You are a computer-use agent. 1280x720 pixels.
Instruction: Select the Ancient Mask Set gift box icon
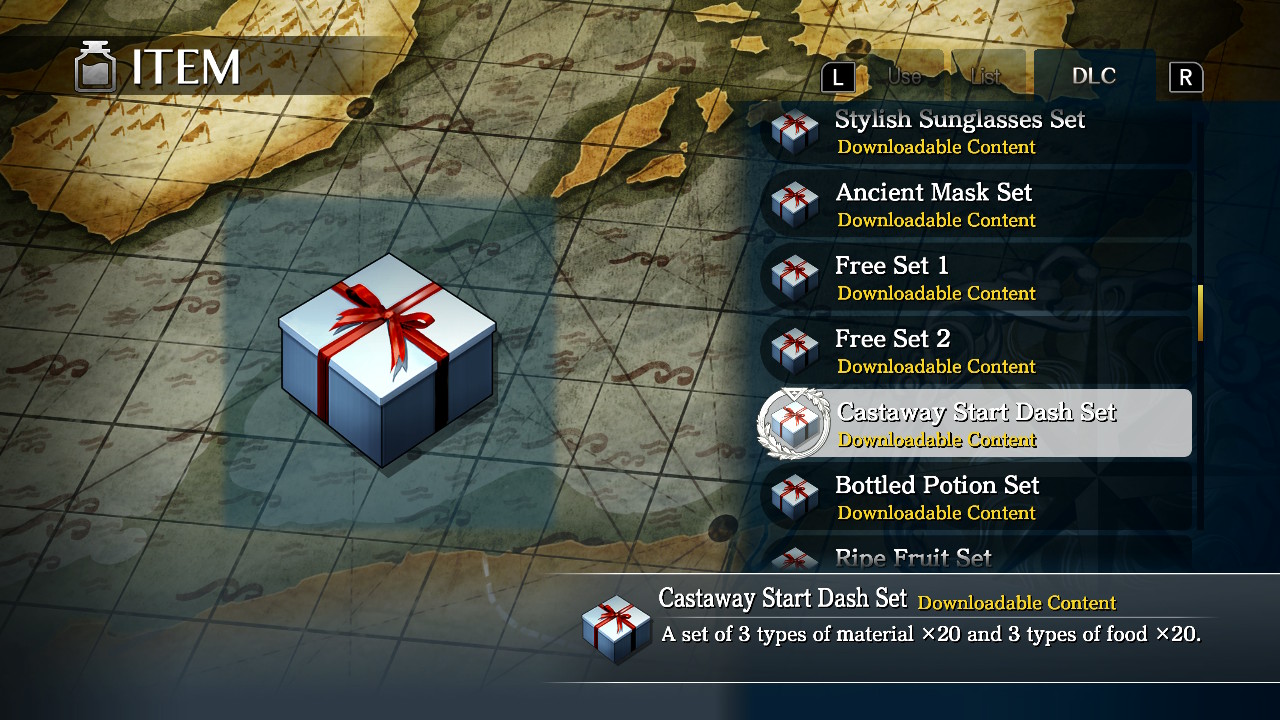794,204
